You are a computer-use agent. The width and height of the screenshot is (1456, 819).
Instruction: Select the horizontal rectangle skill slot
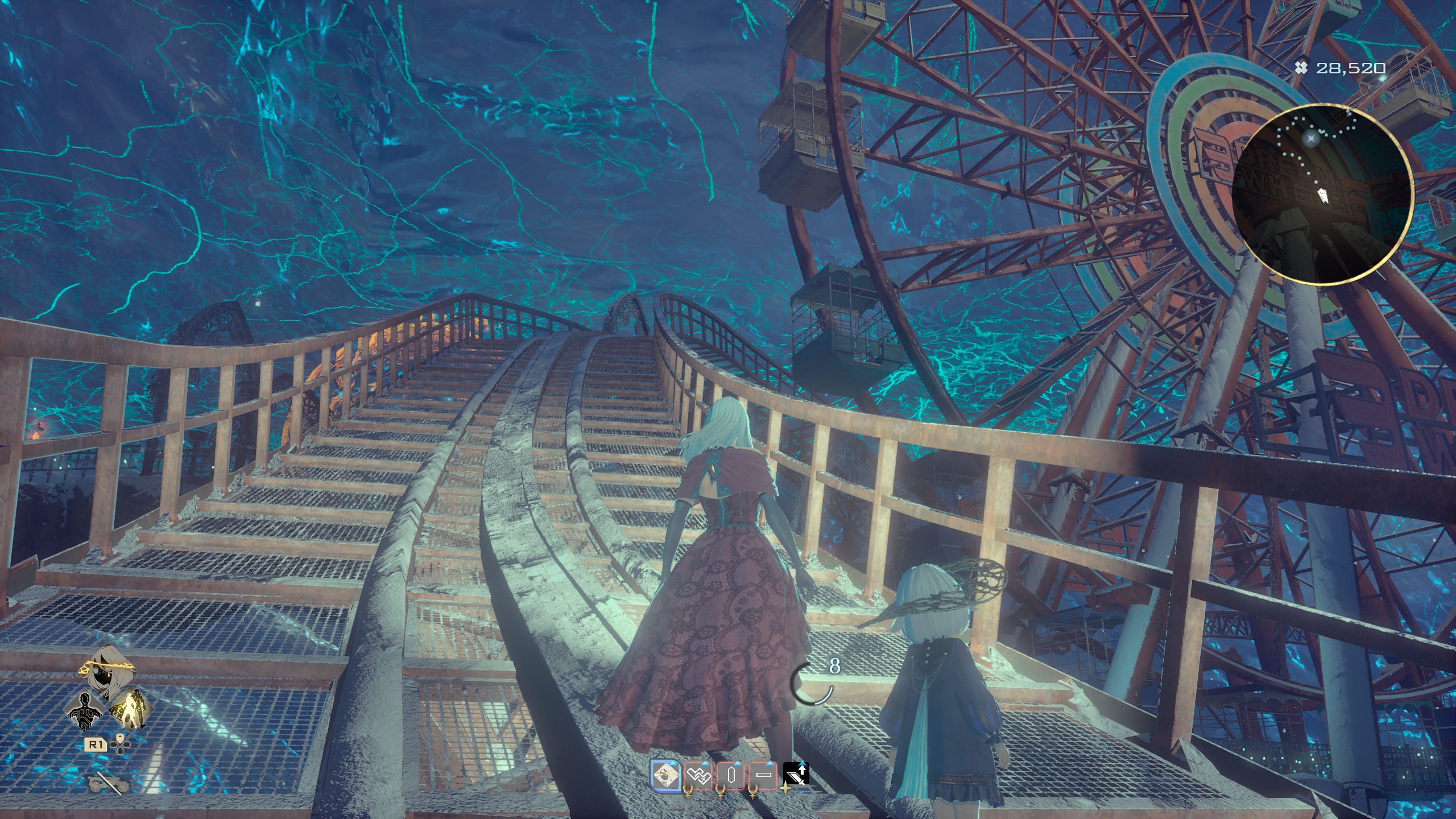[x=764, y=775]
